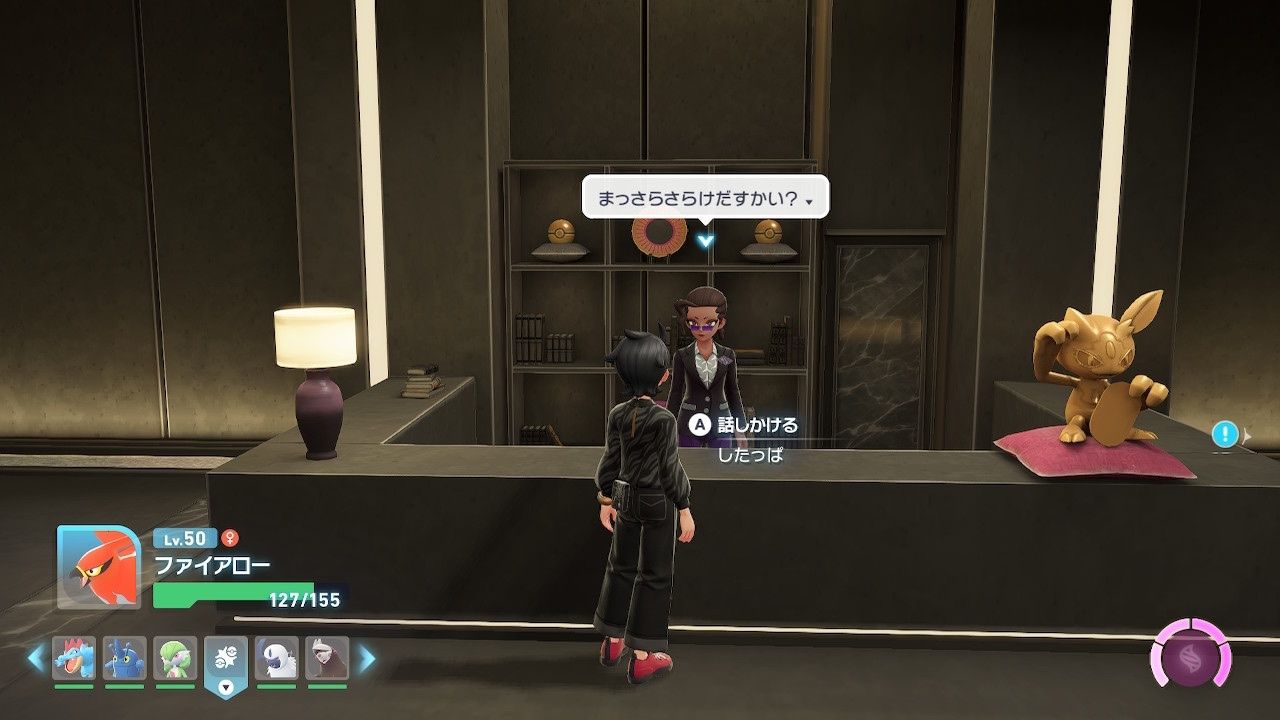Select Absol in the party bar
The height and width of the screenshot is (720, 1280).
point(277,658)
